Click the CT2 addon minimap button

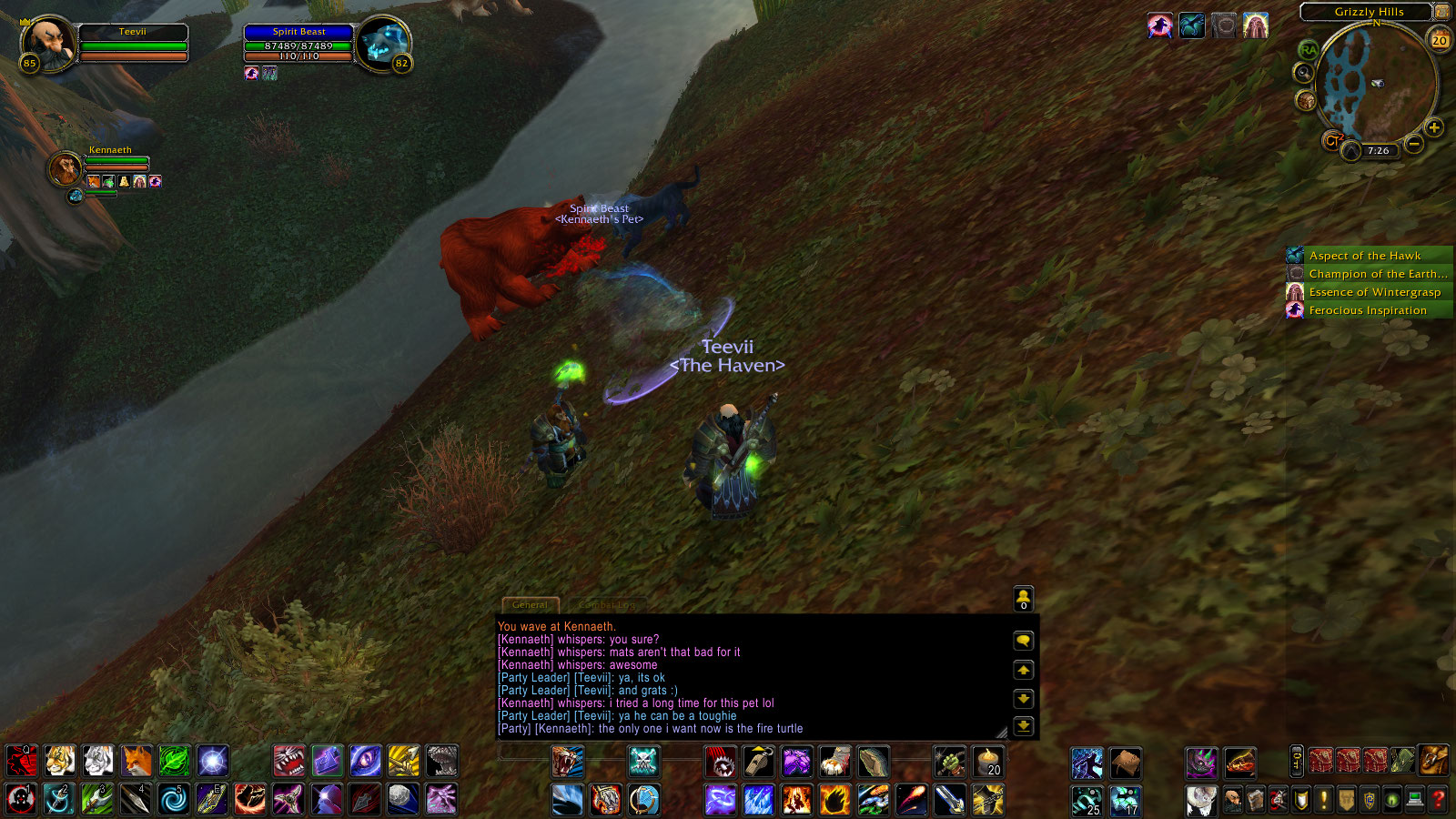pyautogui.click(x=1332, y=141)
